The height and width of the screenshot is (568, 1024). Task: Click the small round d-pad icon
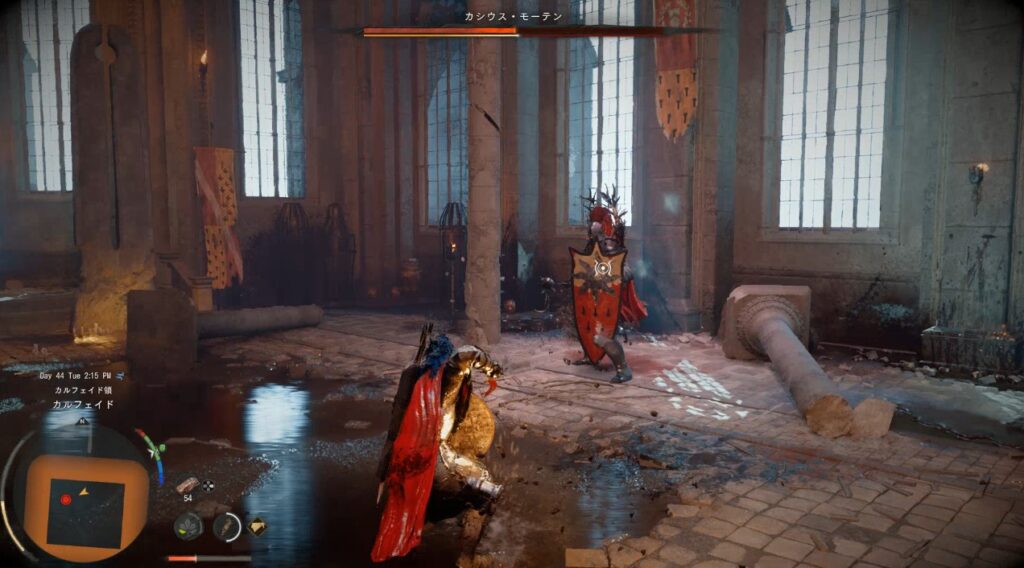click(x=208, y=486)
